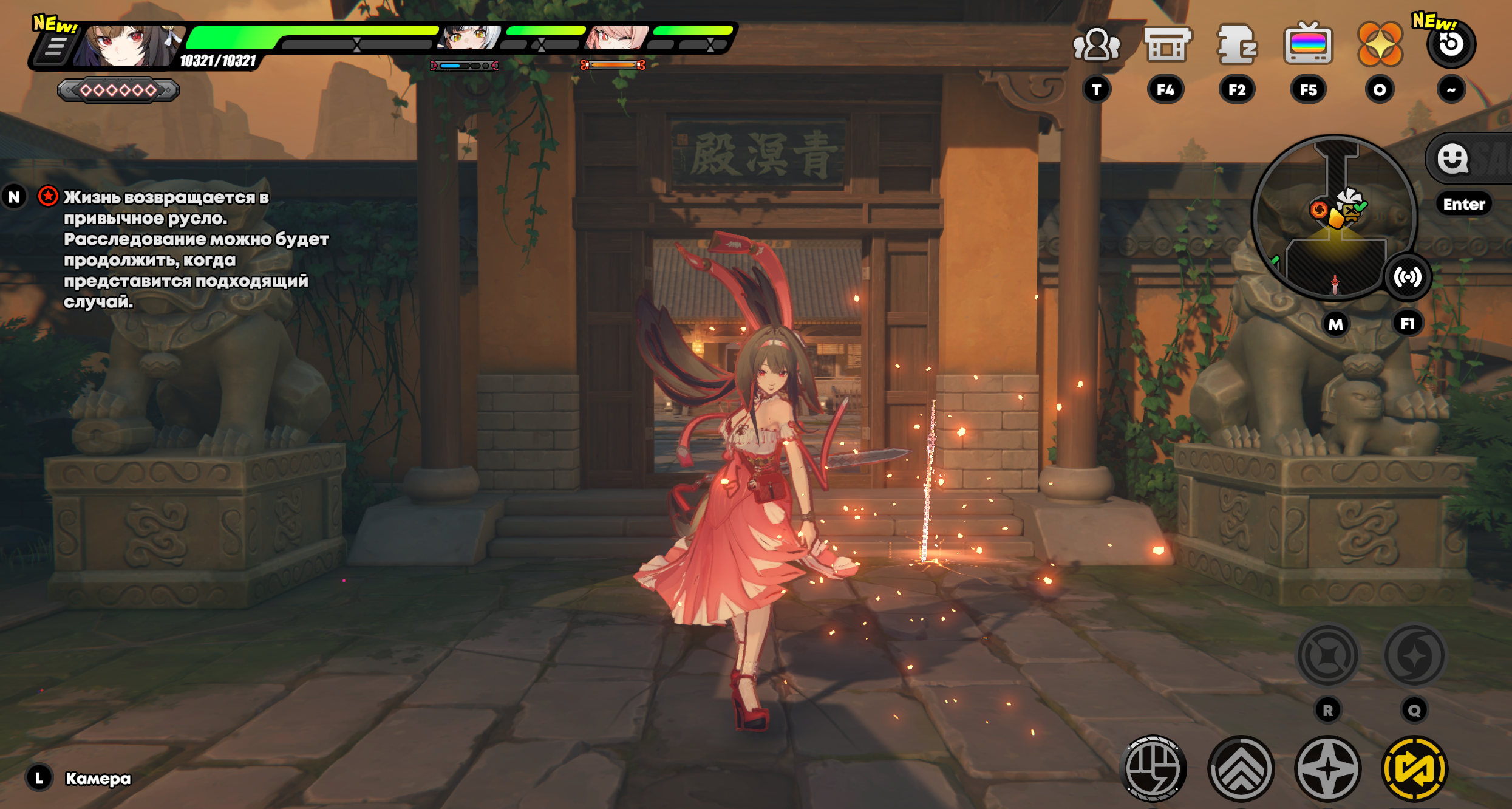Activate the signal broadcast button beside minimap

coord(1408,278)
